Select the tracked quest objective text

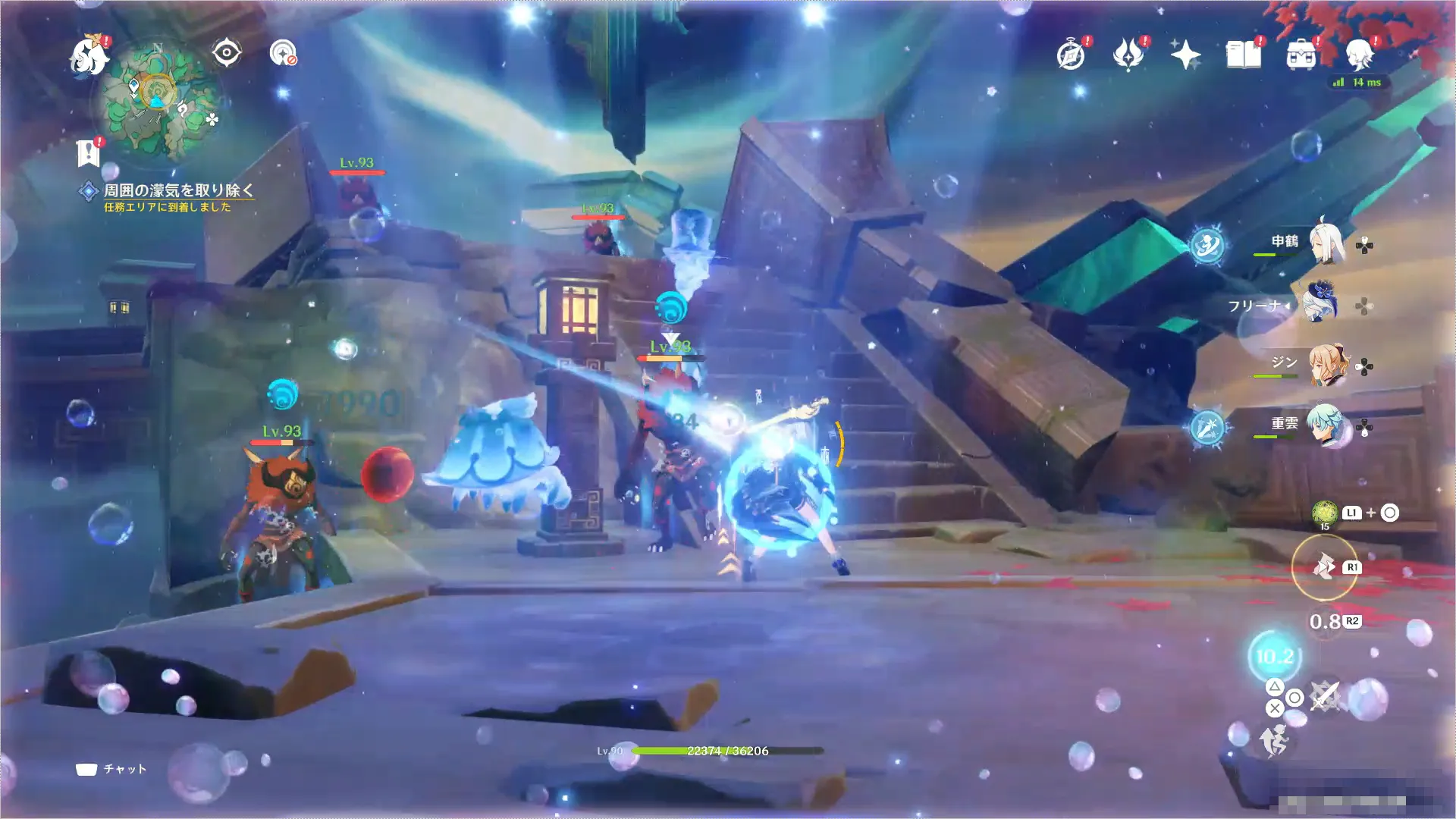click(x=178, y=190)
